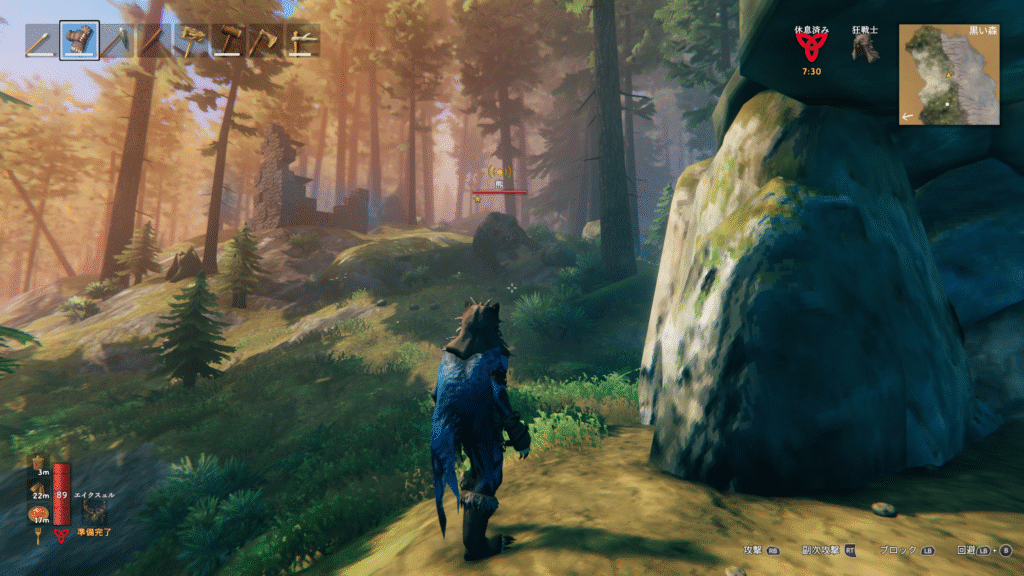Select the axe hotbar slot

tap(266, 41)
